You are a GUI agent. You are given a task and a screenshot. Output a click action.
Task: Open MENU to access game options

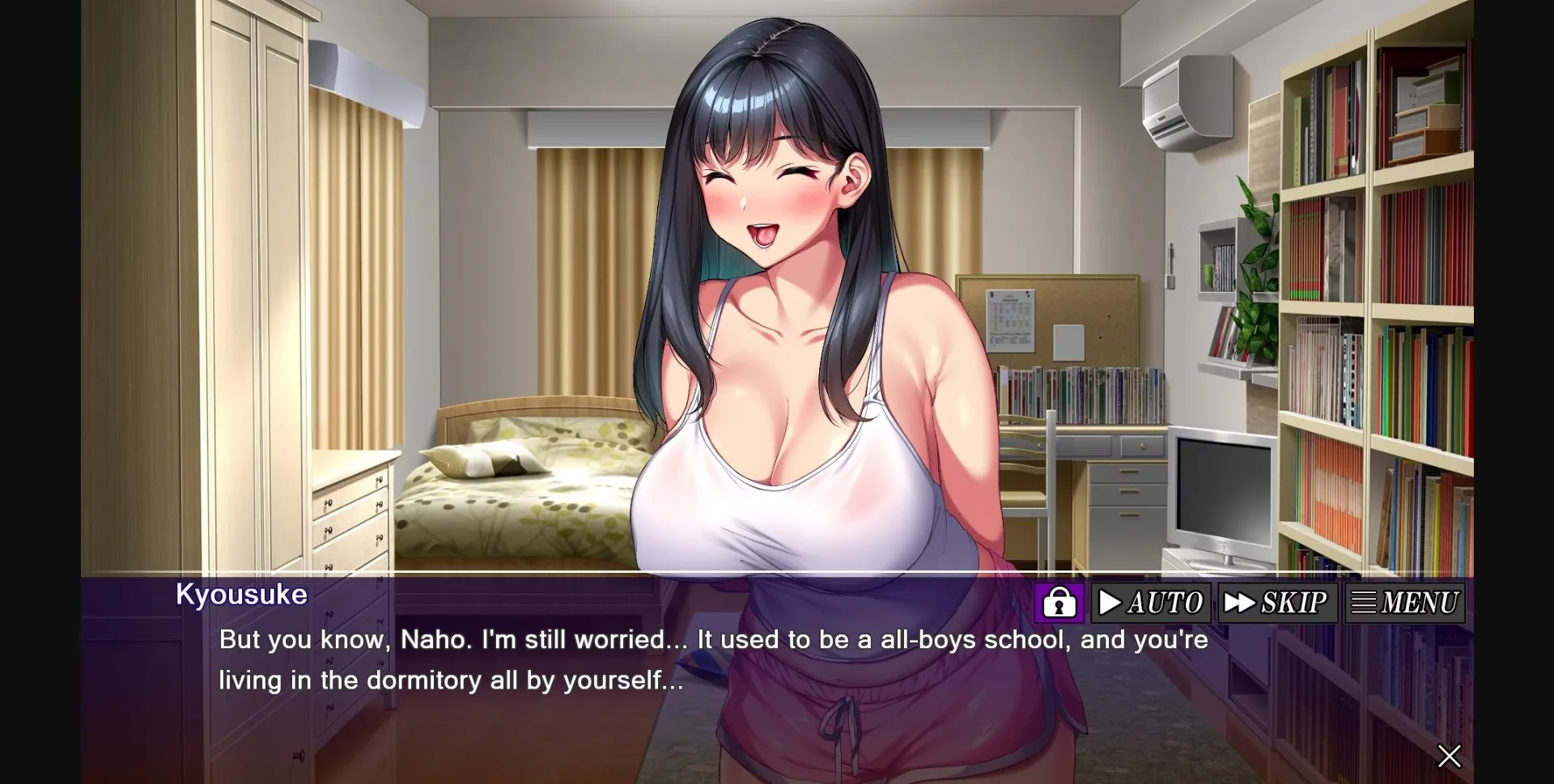click(1406, 603)
